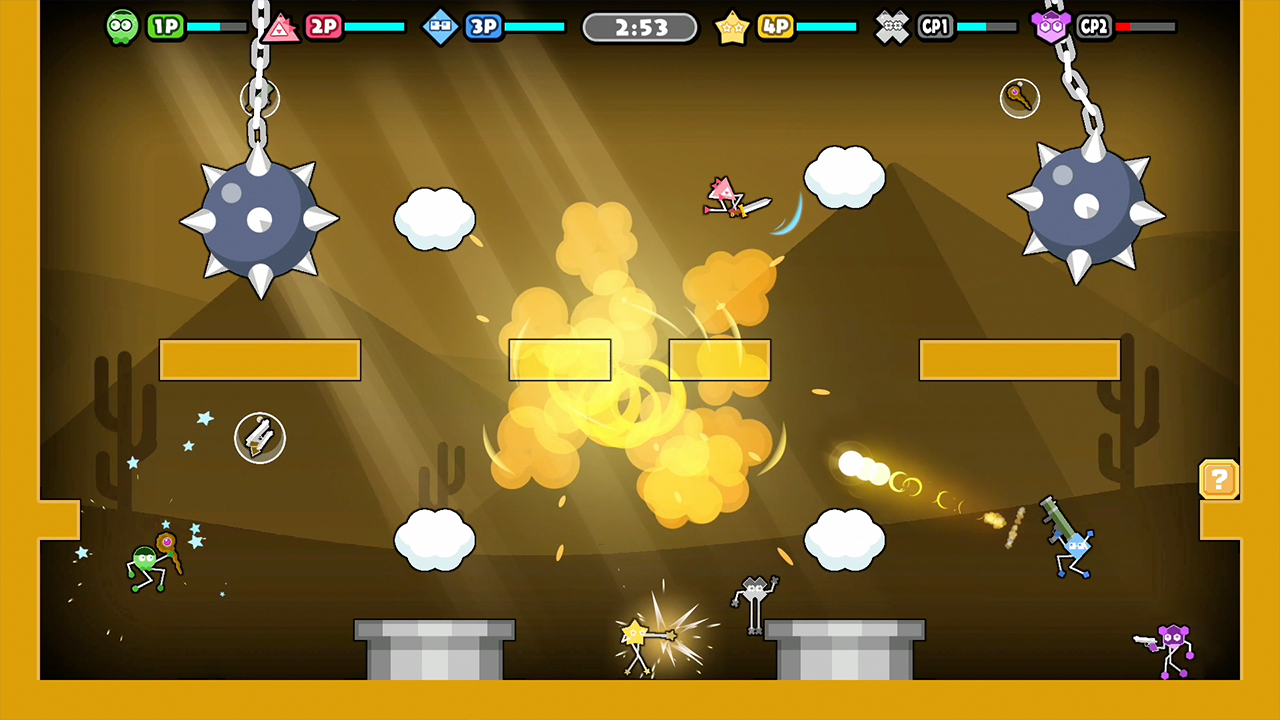Click the pink 2P name badge
Screen dimensions: 1280x720
[324, 26]
